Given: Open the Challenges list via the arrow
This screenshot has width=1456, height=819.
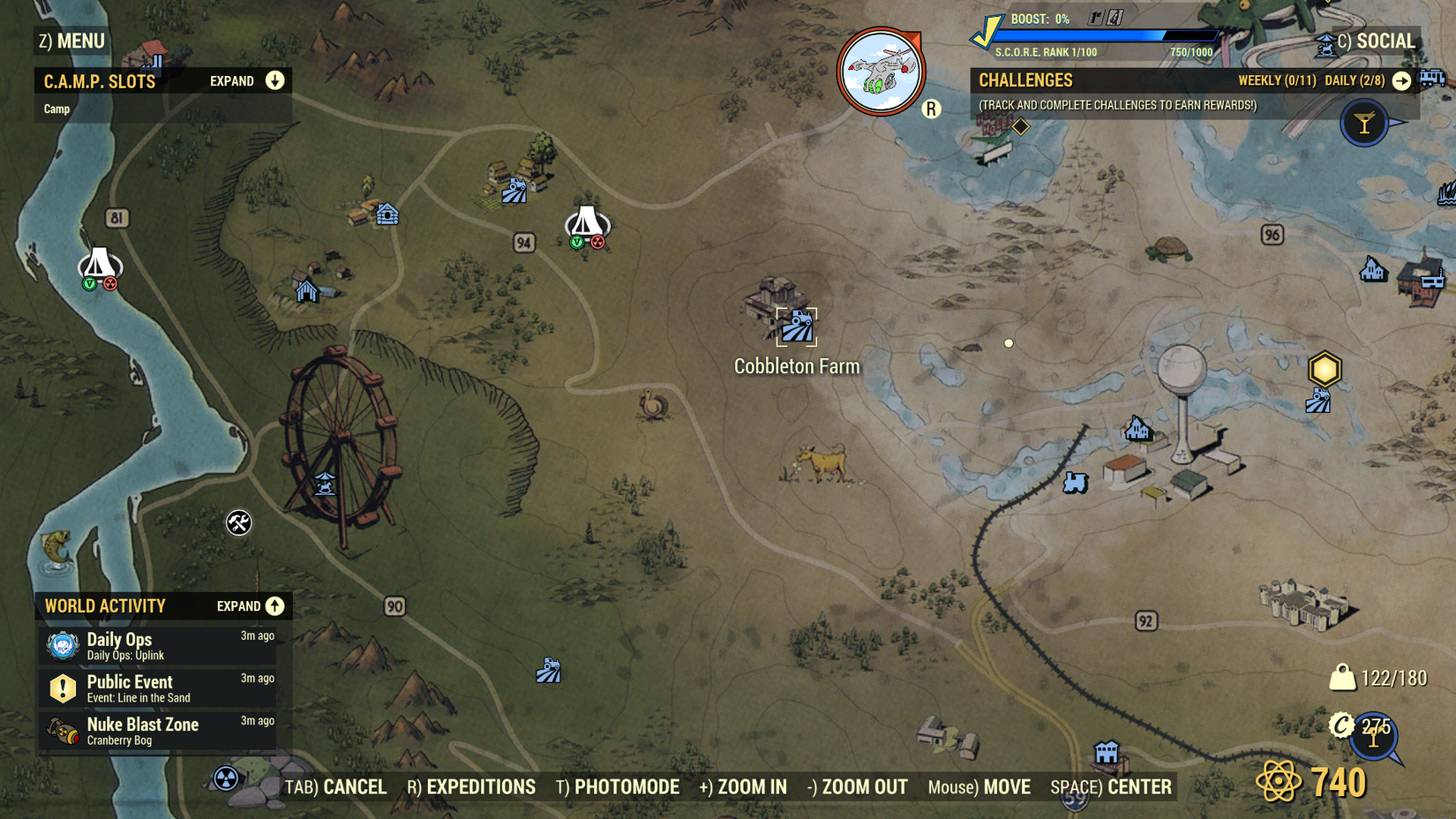Looking at the screenshot, I should pos(1402,80).
